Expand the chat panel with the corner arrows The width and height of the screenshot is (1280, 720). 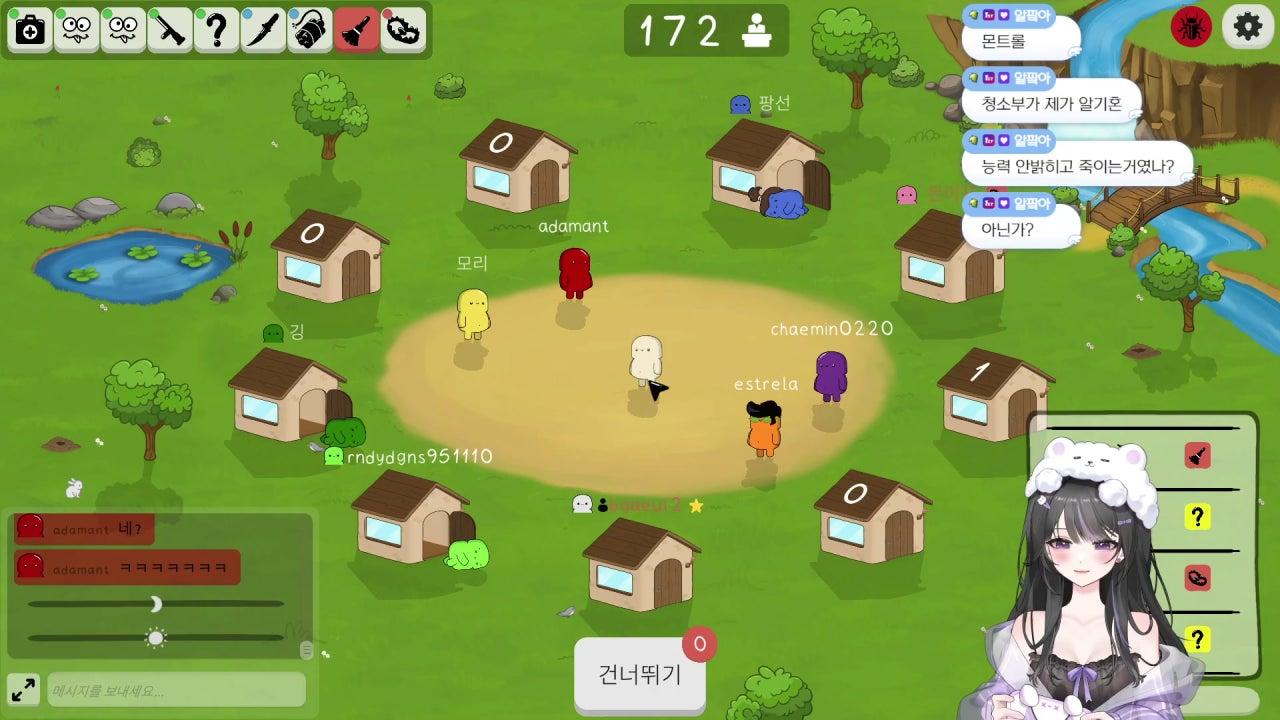pyautogui.click(x=22, y=689)
